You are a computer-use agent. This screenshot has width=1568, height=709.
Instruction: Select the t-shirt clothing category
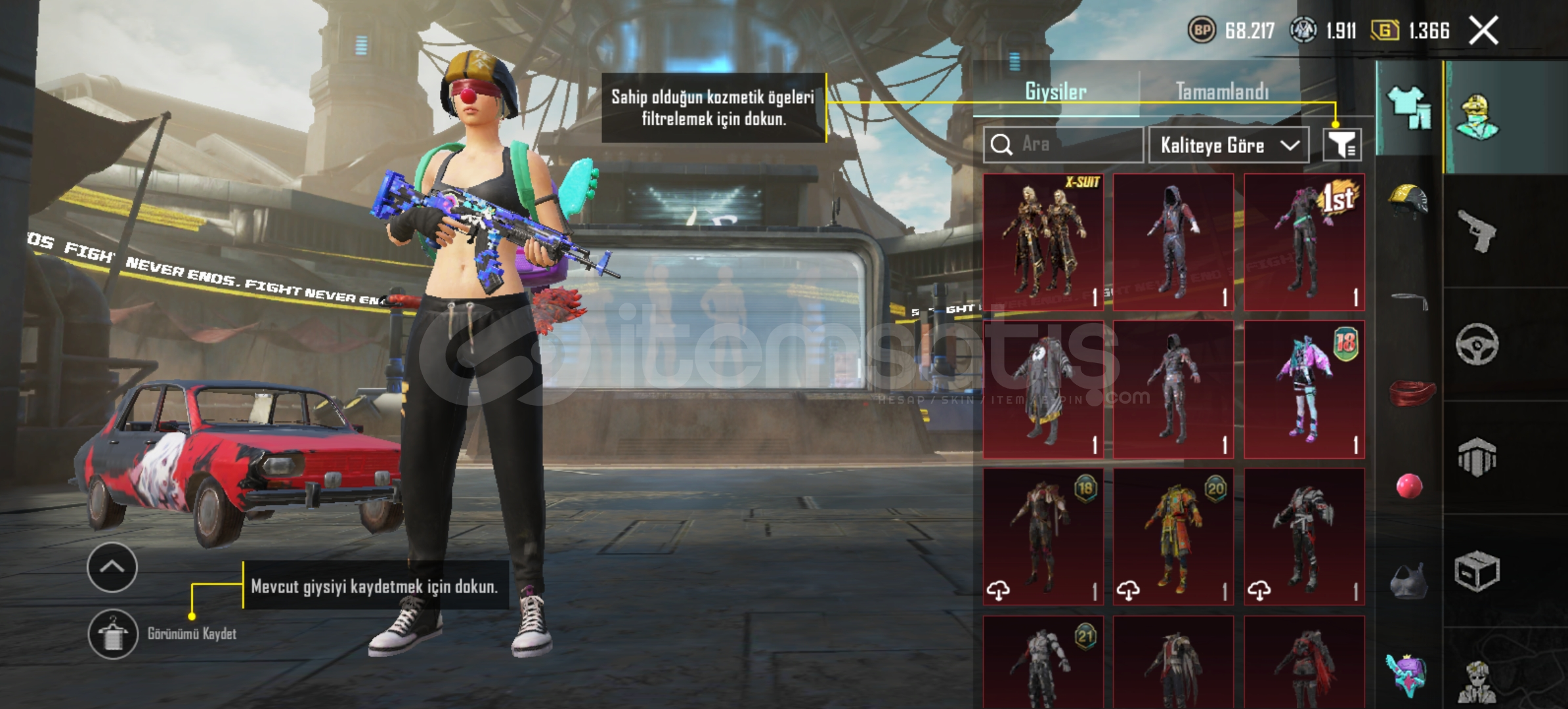[1409, 107]
